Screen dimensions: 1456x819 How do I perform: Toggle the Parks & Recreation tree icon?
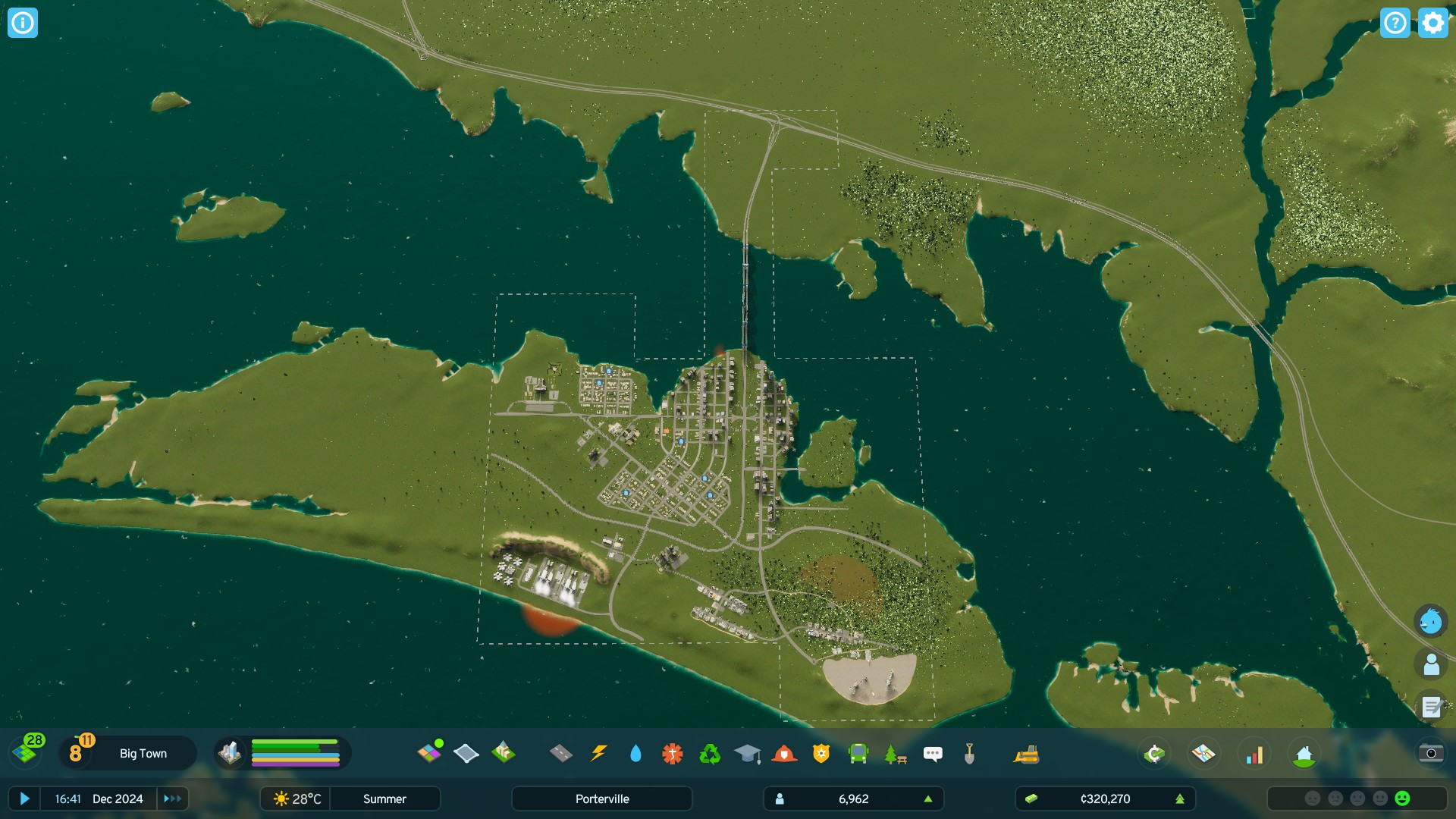[894, 753]
